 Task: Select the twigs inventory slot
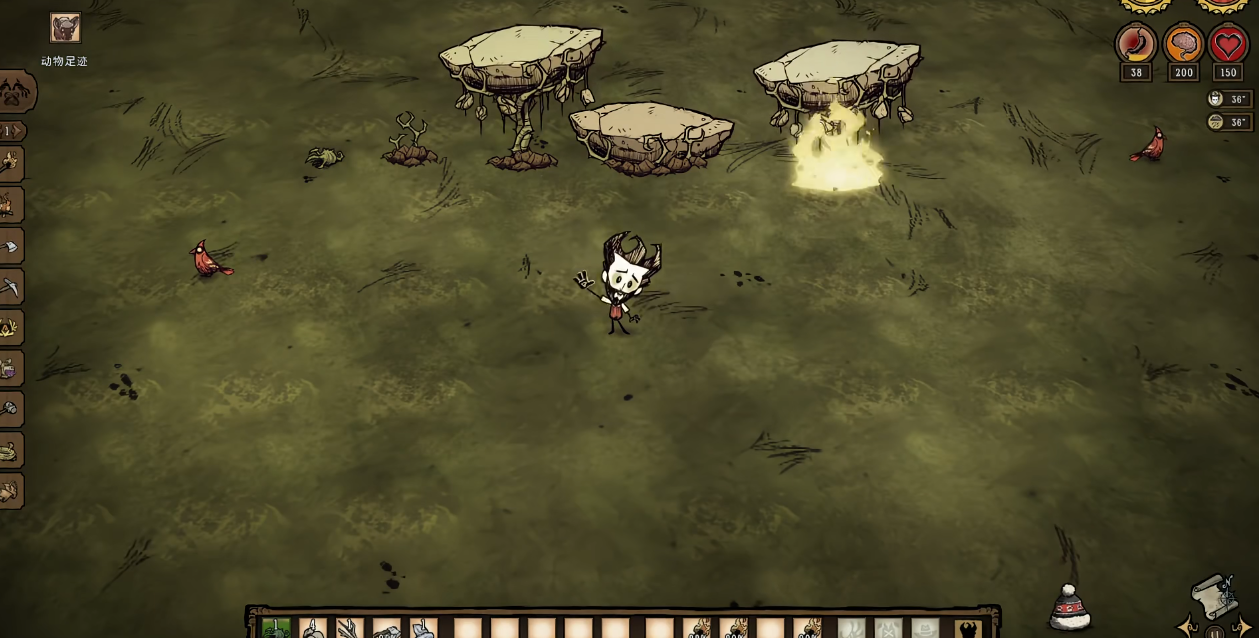[x=349, y=628]
